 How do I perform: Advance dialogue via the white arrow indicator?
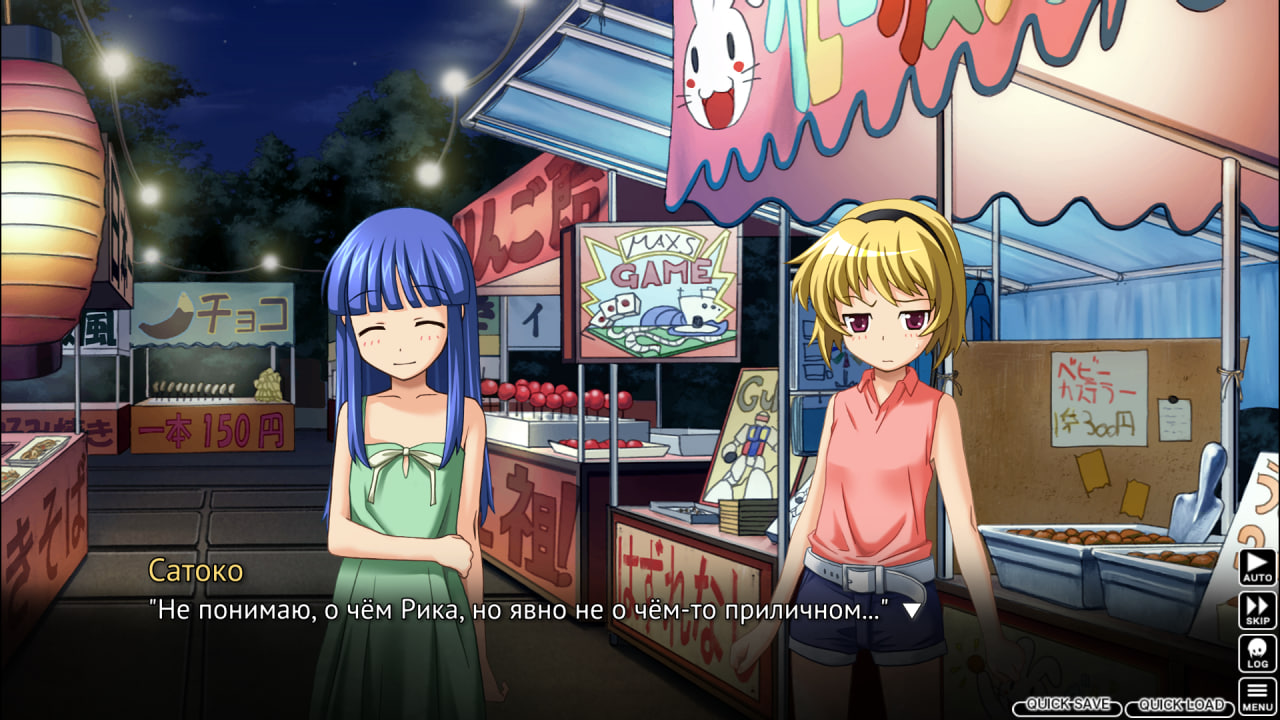tap(911, 609)
